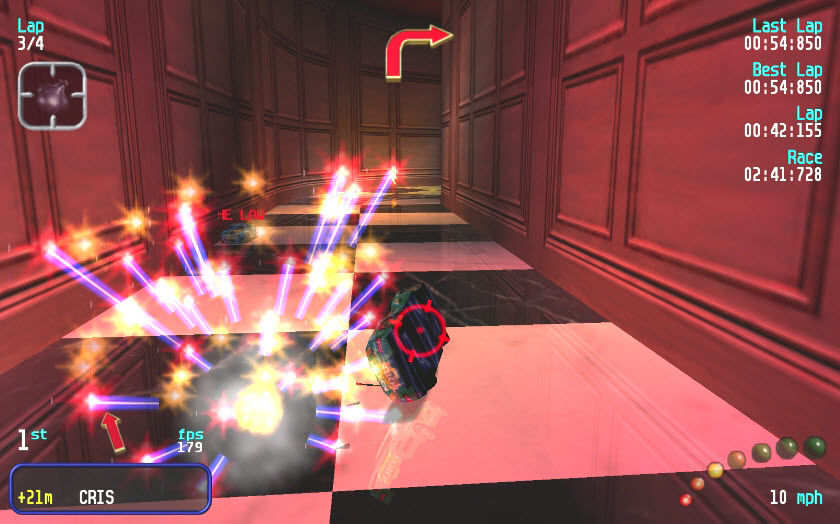Screen dimensions: 840x524
Task: Select the weapon pickup item box
Action: [52, 95]
